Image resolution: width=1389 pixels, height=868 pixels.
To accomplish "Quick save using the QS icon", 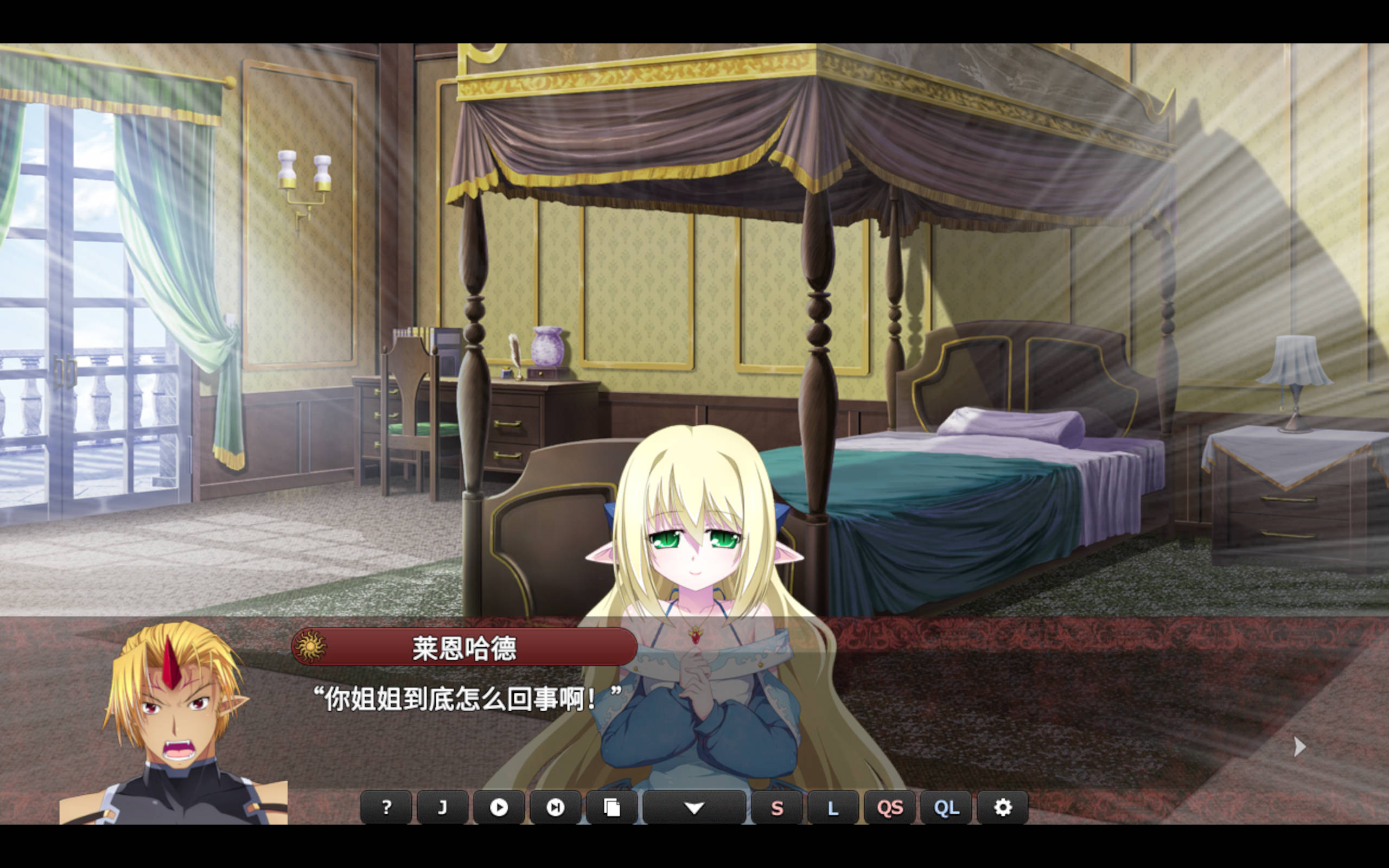I will point(890,808).
